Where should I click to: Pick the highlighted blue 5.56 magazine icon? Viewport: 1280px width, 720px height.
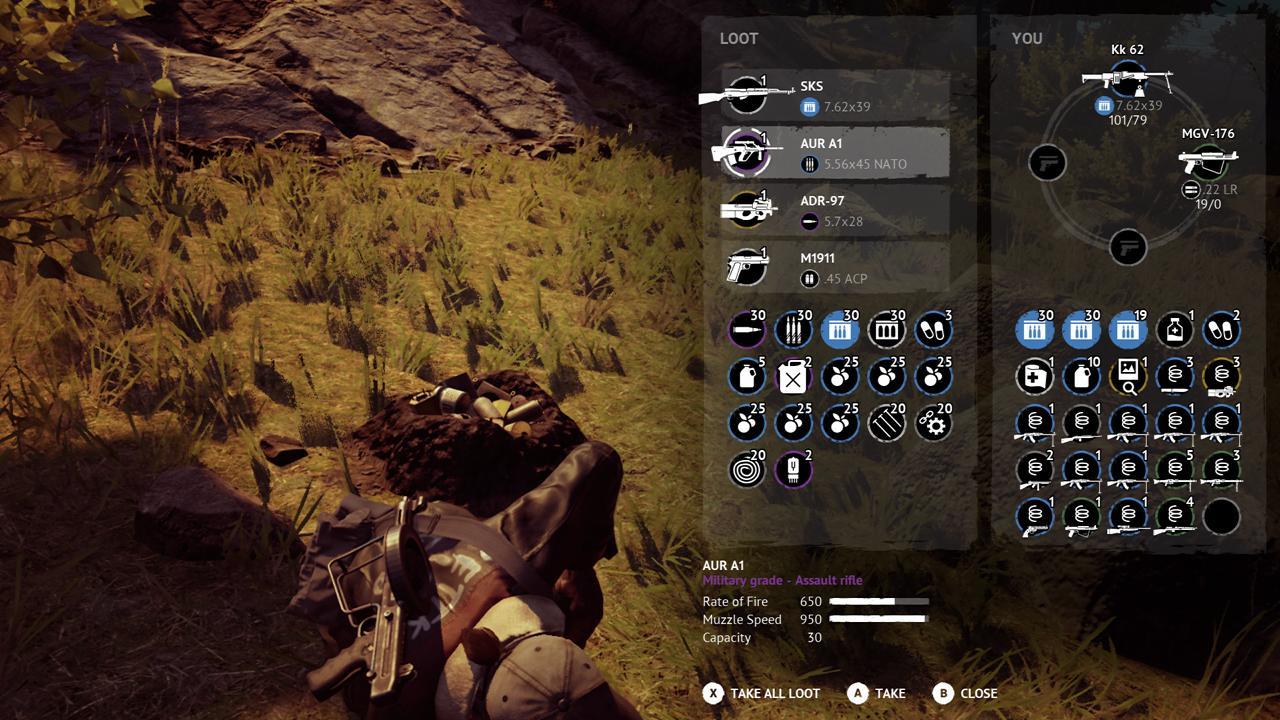point(841,329)
